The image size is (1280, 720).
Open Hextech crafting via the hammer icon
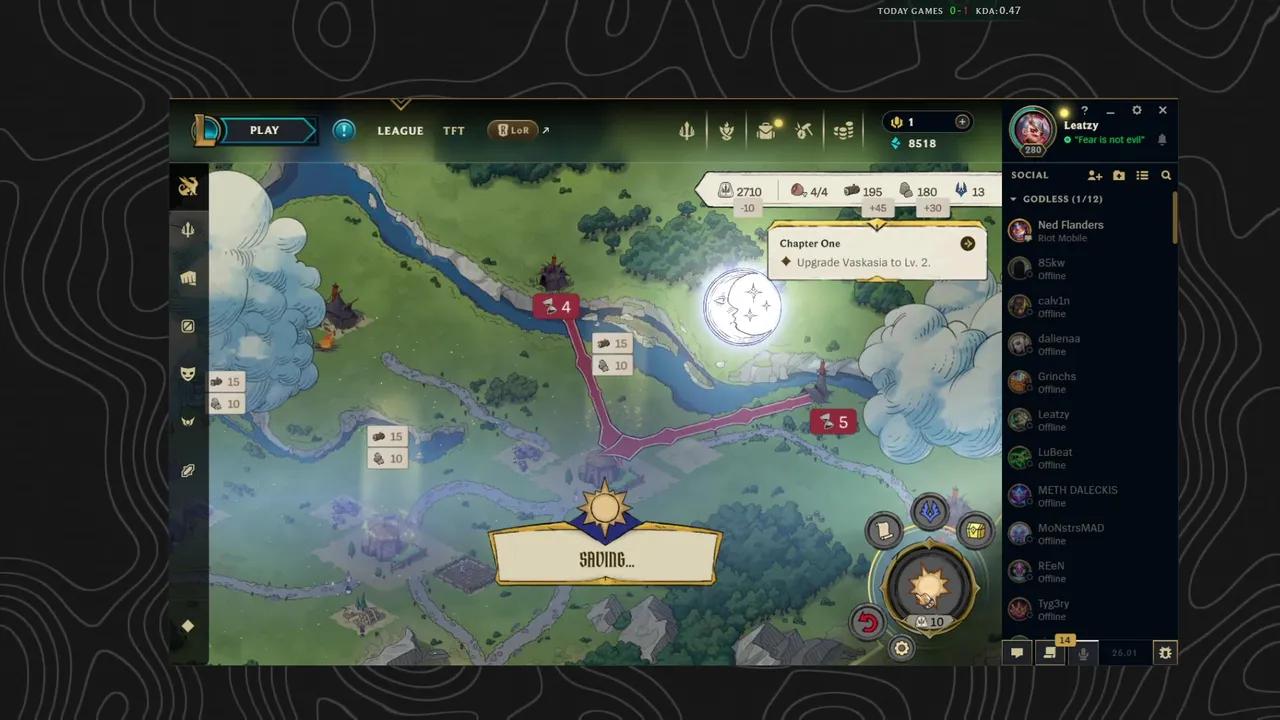tap(803, 129)
